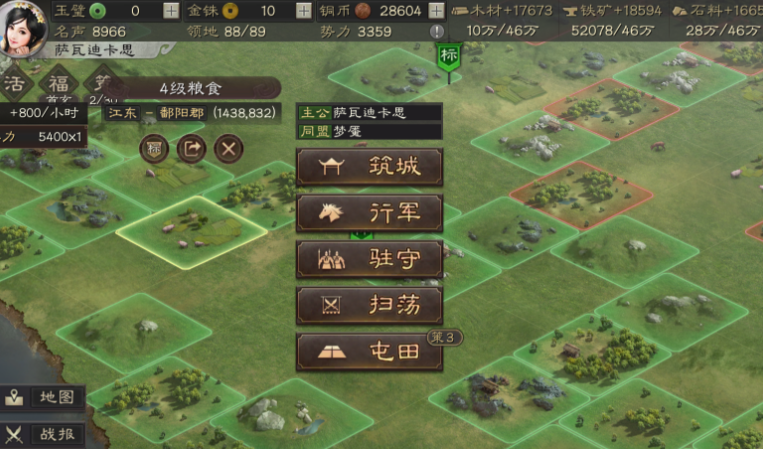The image size is (763, 449).
Task: Select the 屯田 farming command
Action: click(x=369, y=351)
